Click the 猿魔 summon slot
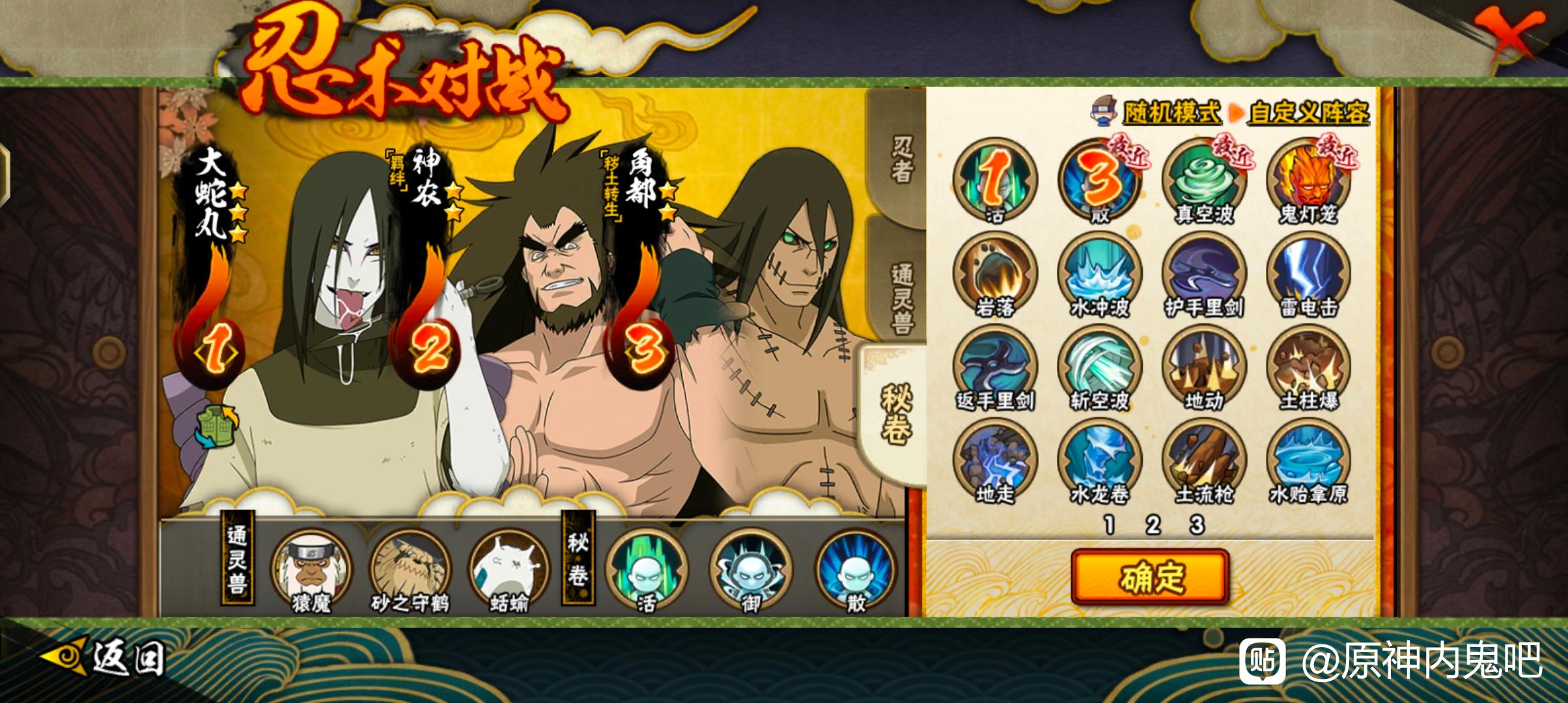This screenshot has height=703, width=1568. click(311, 570)
